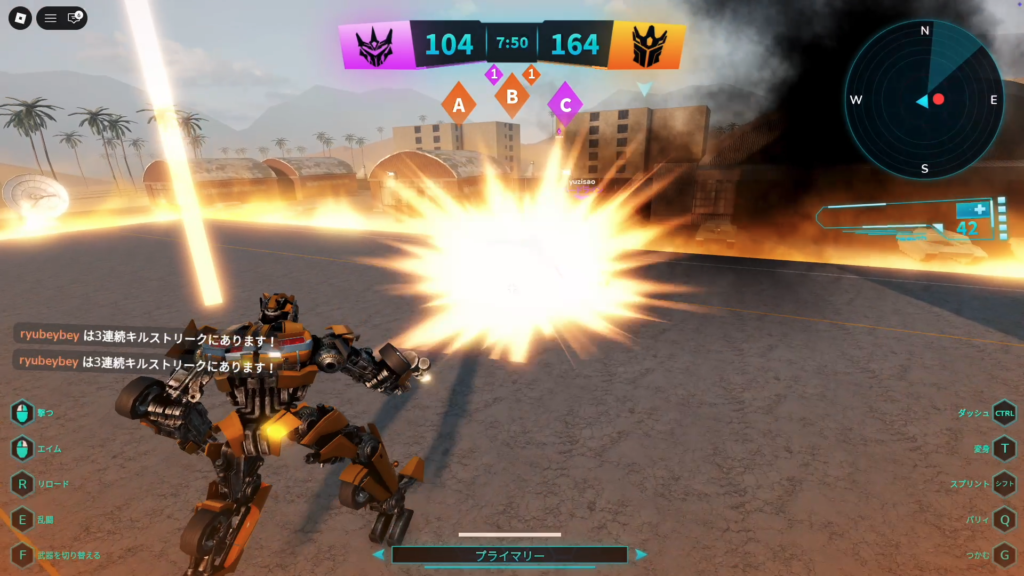Open the chat with unread badge
This screenshot has width=1024, height=576.
click(x=75, y=18)
